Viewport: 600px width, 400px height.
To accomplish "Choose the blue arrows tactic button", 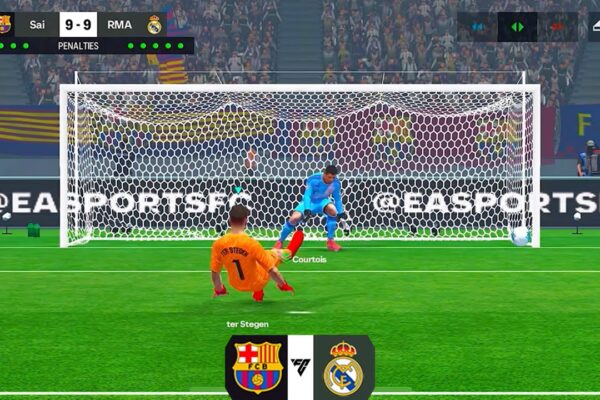I will tap(479, 26).
